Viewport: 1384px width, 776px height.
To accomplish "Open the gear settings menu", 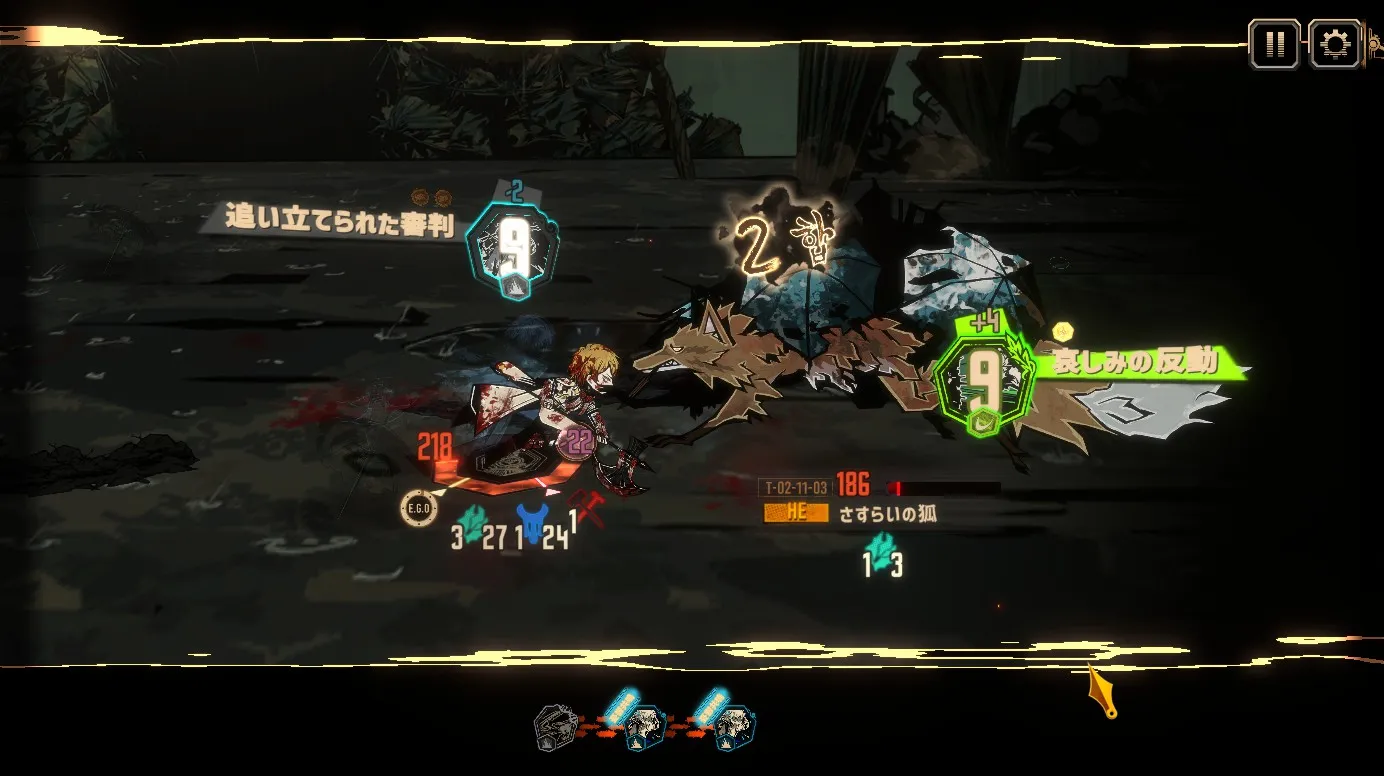I will coord(1334,44).
